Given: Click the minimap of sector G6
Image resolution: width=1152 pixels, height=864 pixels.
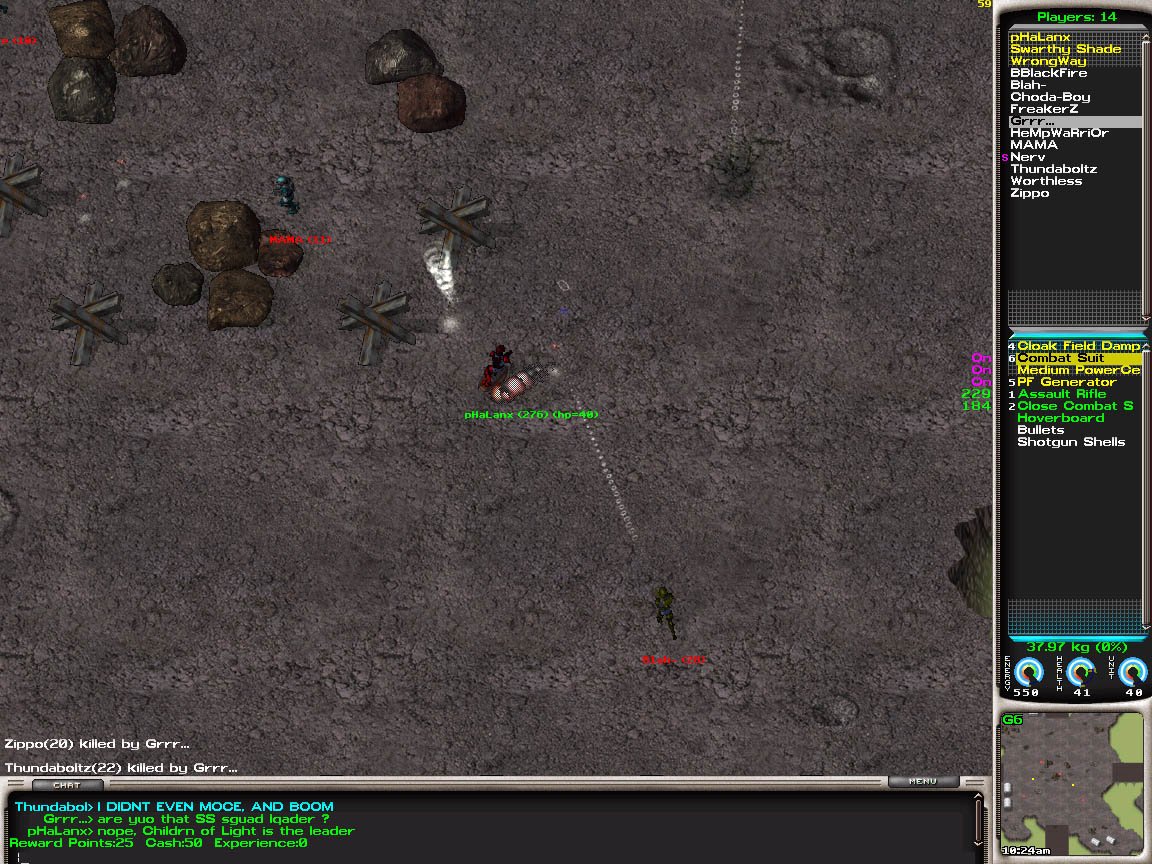Looking at the screenshot, I should pyautogui.click(x=1072, y=784).
